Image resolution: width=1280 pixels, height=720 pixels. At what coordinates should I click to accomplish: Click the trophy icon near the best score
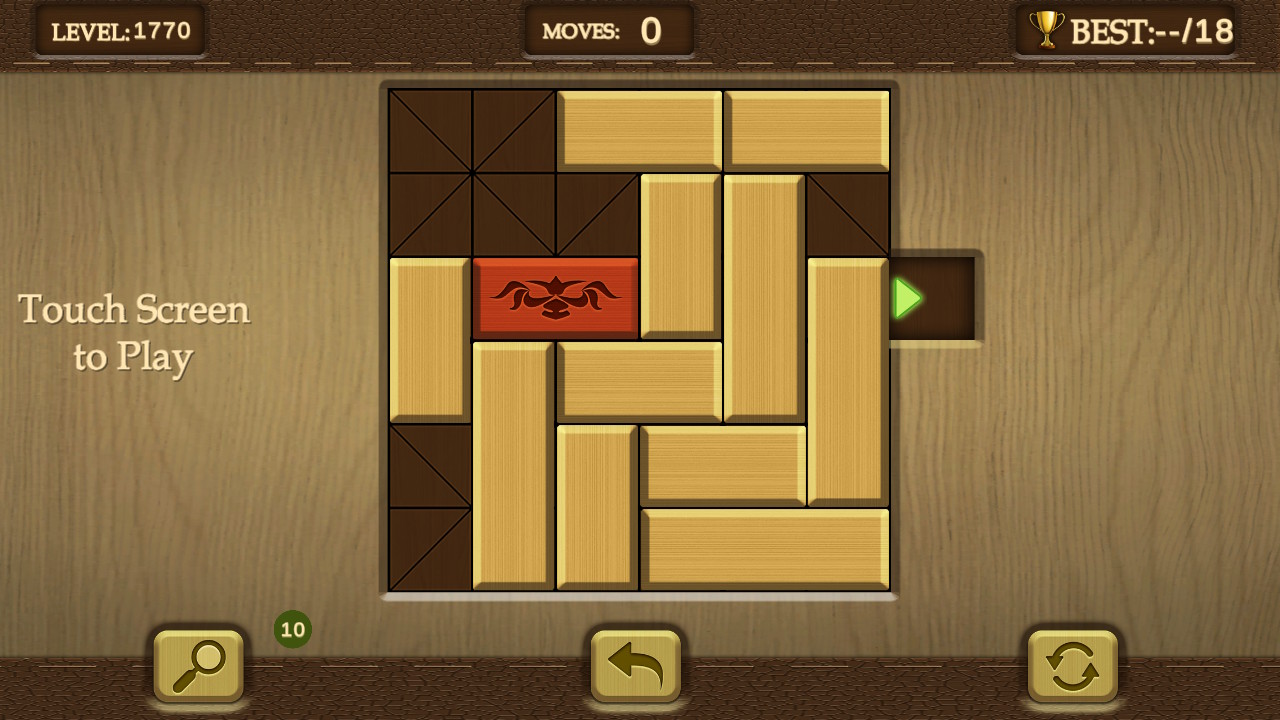[x=1046, y=29]
